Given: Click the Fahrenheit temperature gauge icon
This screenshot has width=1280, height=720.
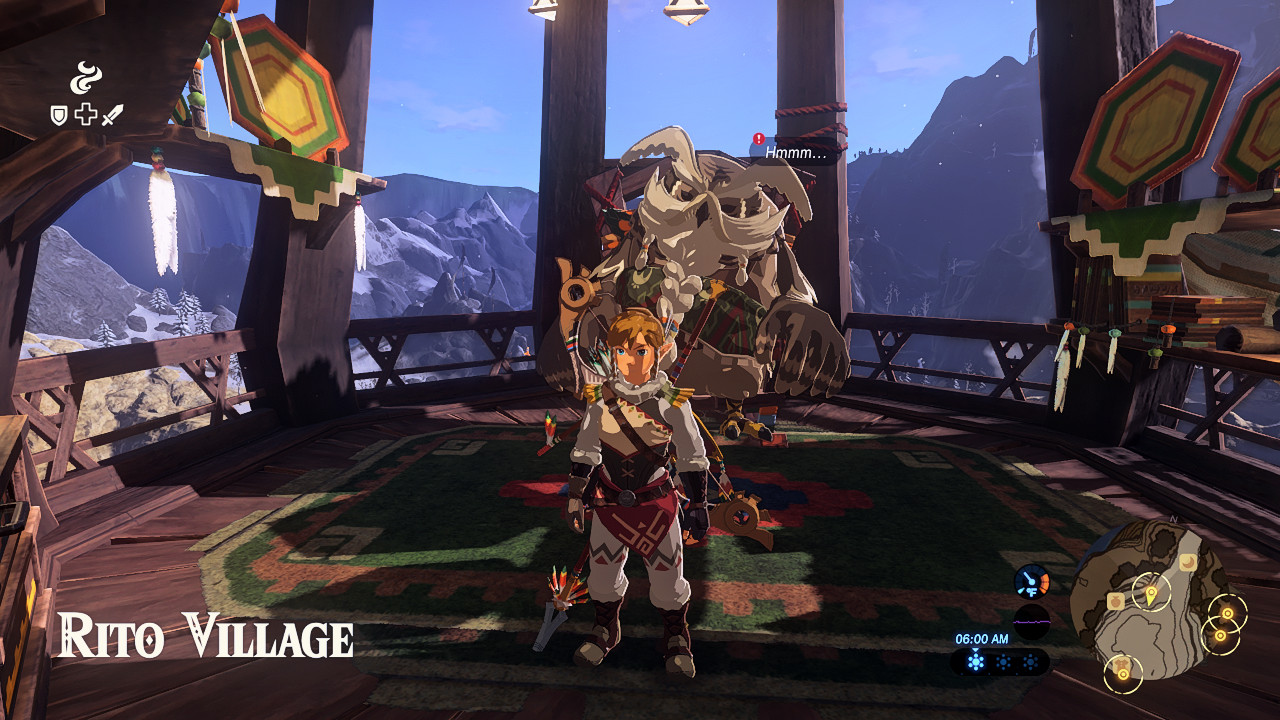Looking at the screenshot, I should pos(1031,581).
